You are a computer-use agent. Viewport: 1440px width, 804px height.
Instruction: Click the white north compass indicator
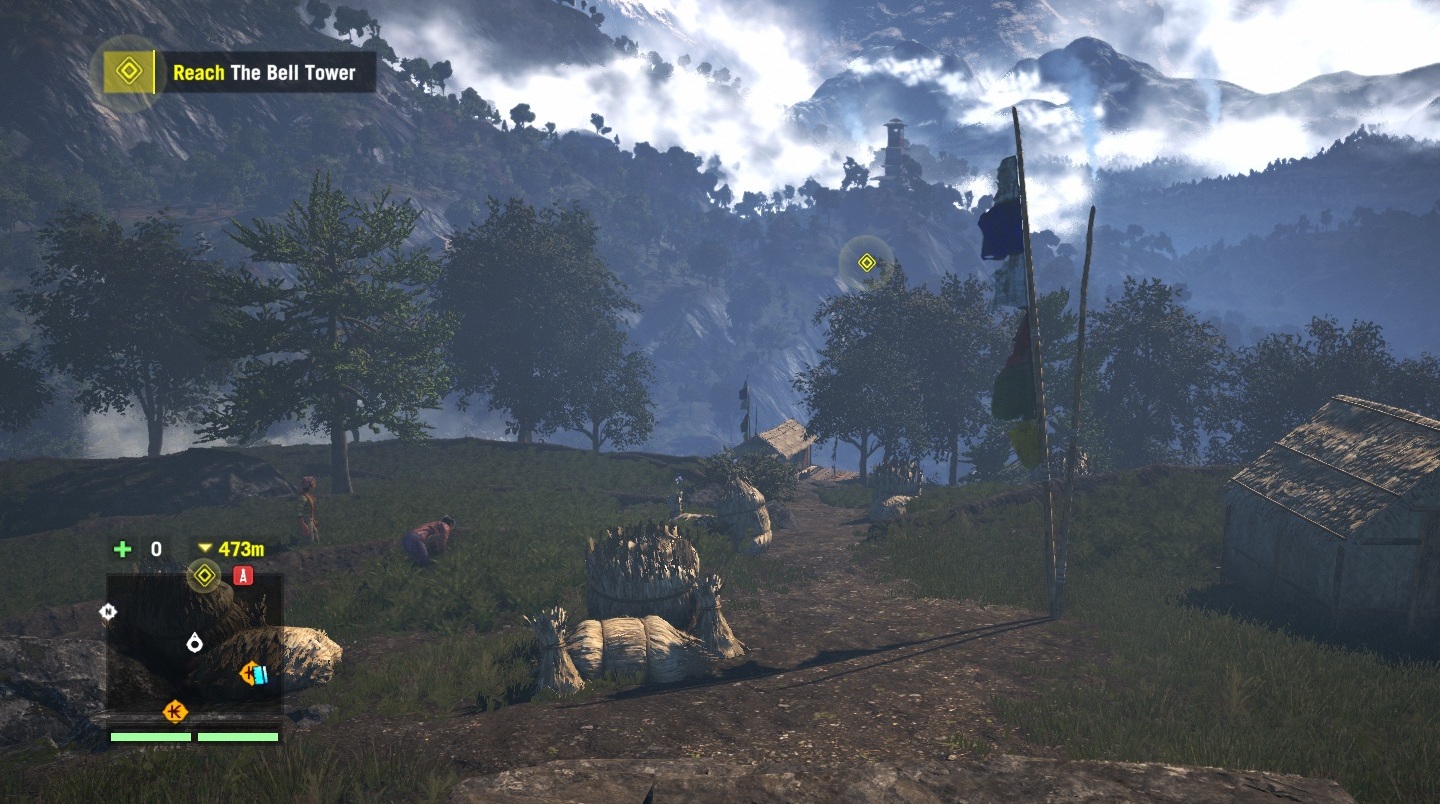(x=108, y=611)
